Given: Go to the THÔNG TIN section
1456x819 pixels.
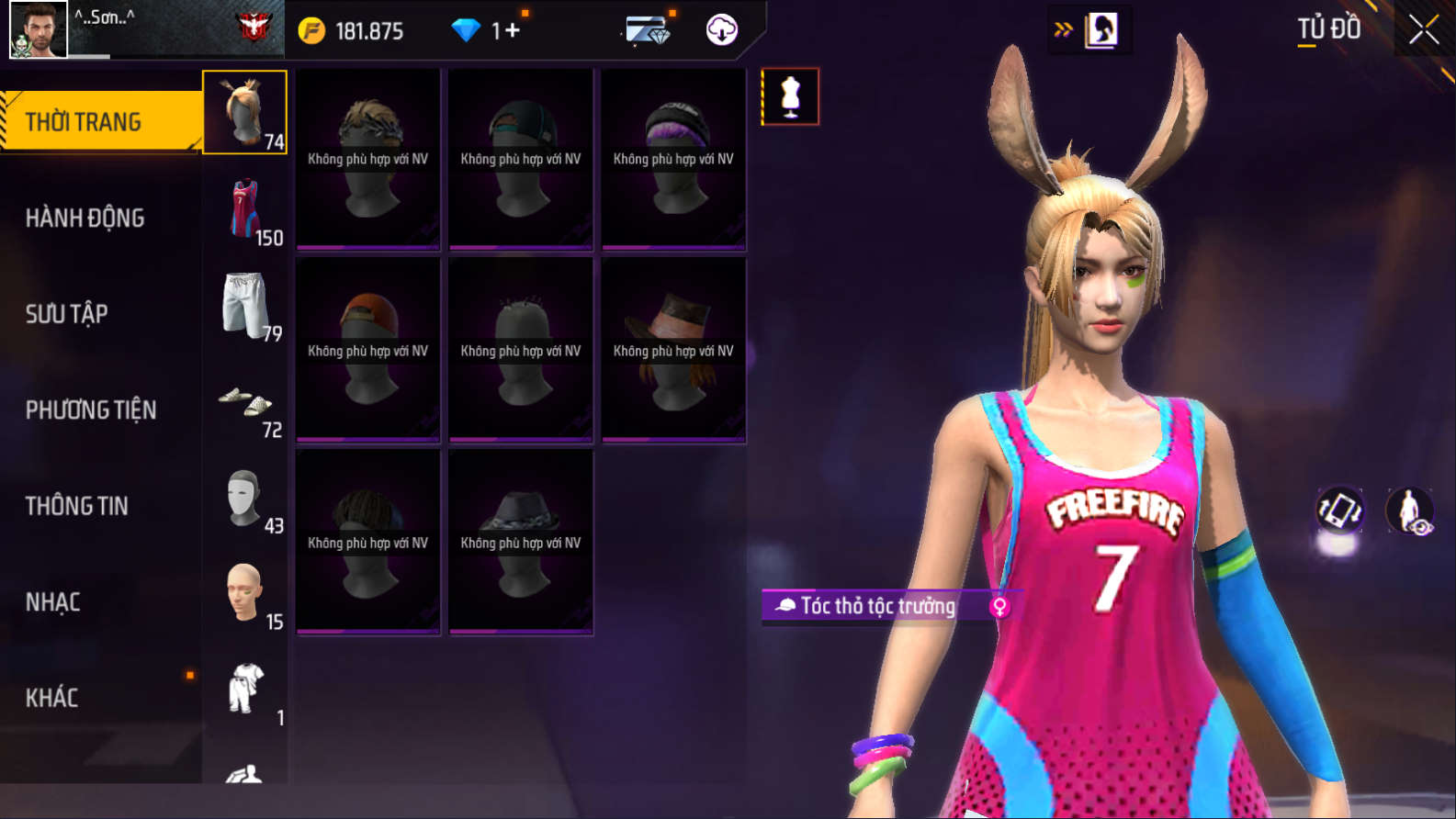Looking at the screenshot, I should tap(77, 506).
